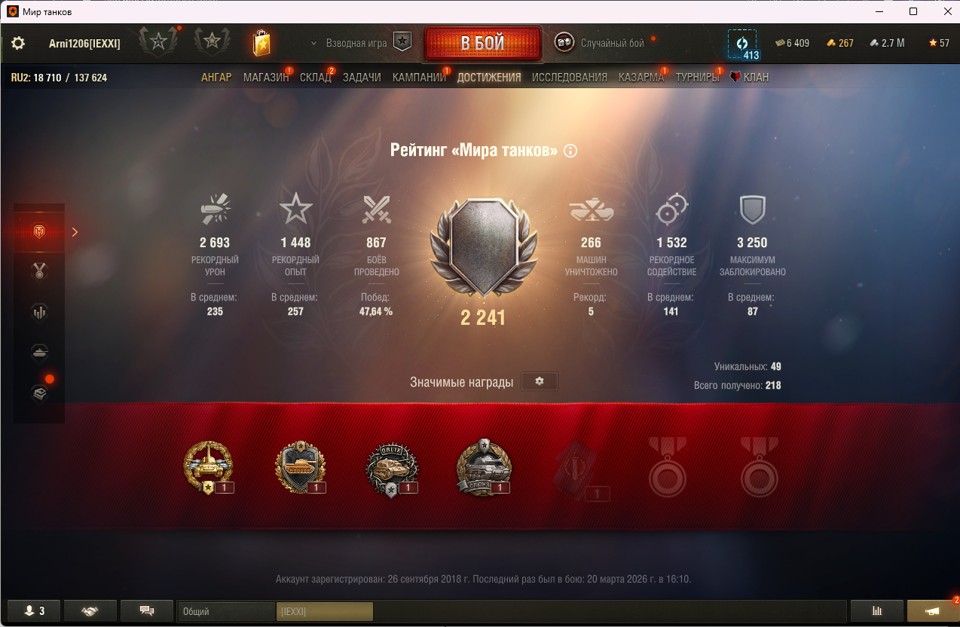The width and height of the screenshot is (960, 627).
Task: Open the МАГАЗИН tab
Action: [x=265, y=77]
